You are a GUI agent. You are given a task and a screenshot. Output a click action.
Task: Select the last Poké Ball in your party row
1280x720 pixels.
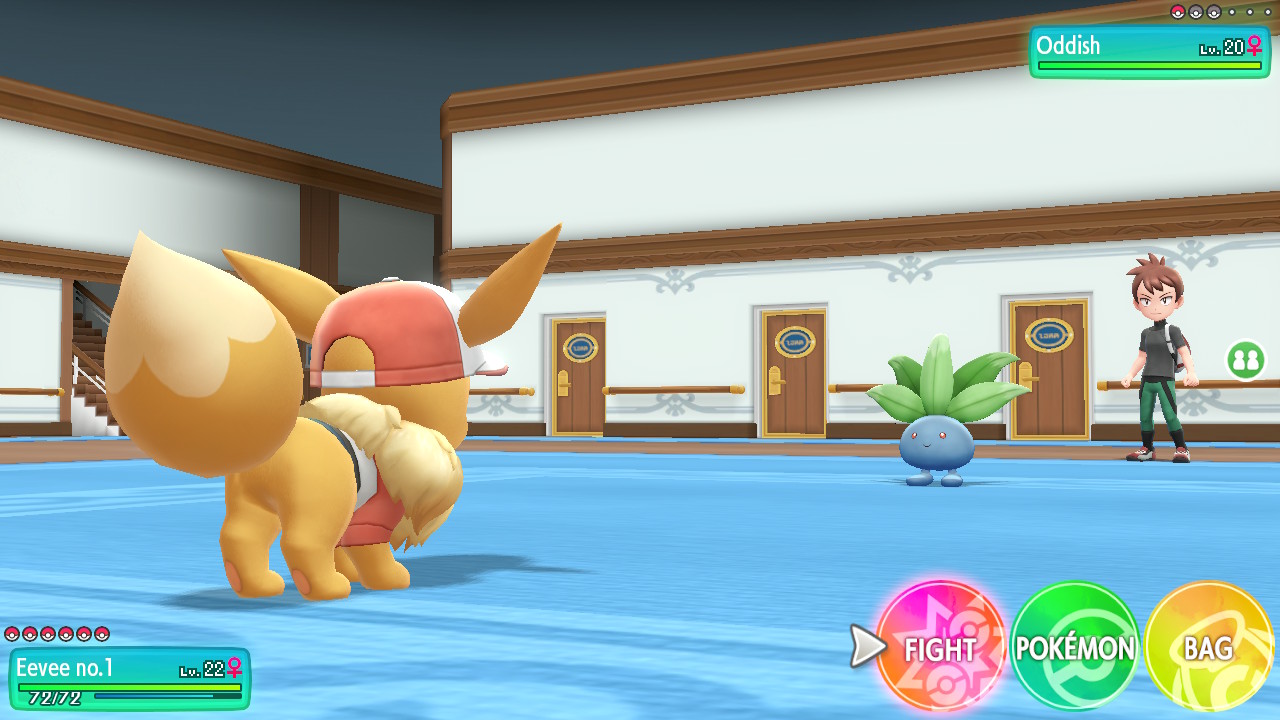coord(100,634)
